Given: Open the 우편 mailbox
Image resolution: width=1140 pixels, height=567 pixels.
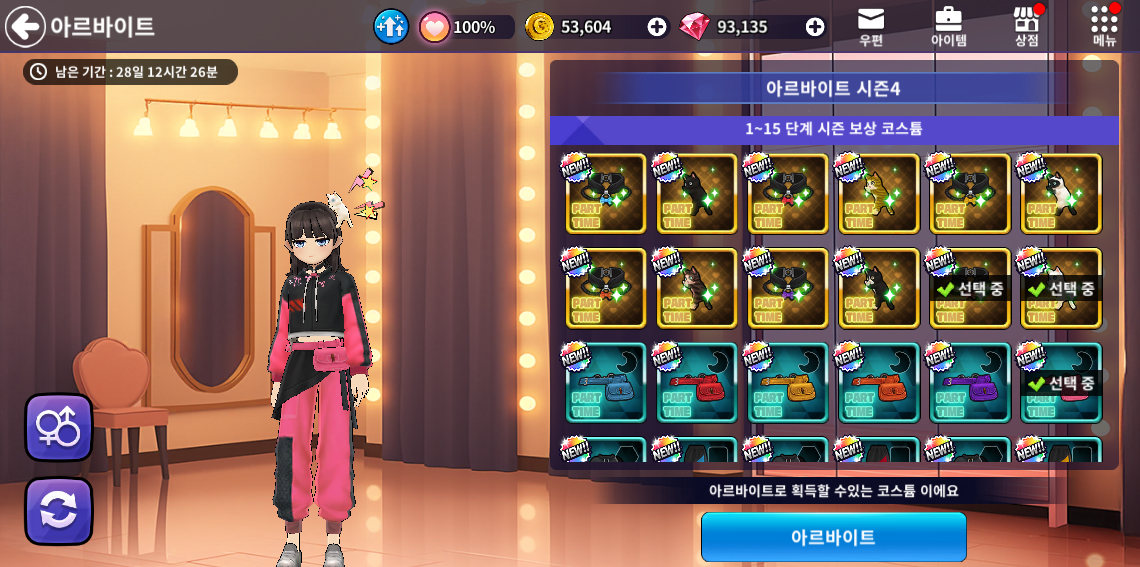Looking at the screenshot, I should 871,26.
